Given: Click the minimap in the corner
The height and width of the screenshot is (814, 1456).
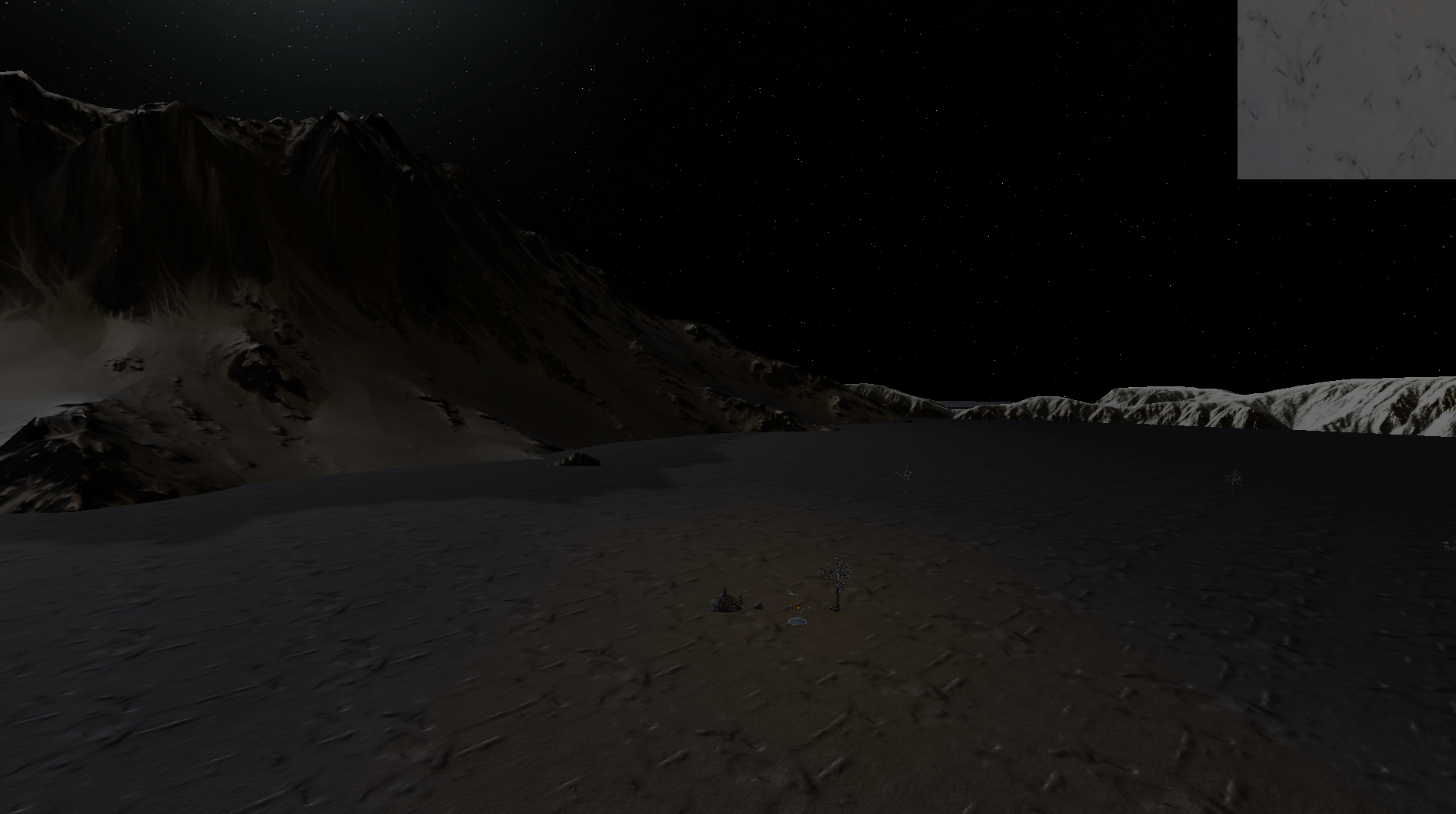Looking at the screenshot, I should pos(1346,89).
